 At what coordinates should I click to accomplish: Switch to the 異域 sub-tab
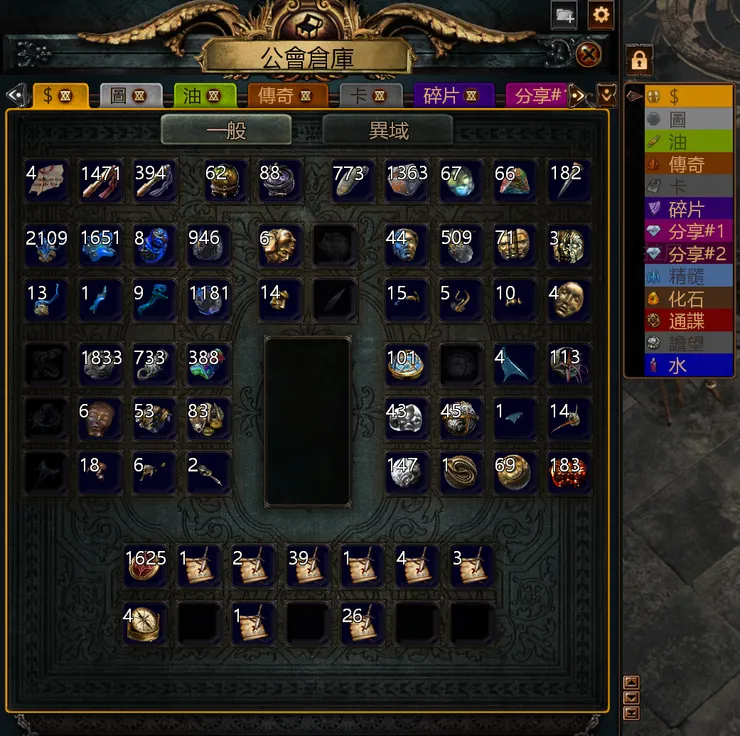[387, 130]
